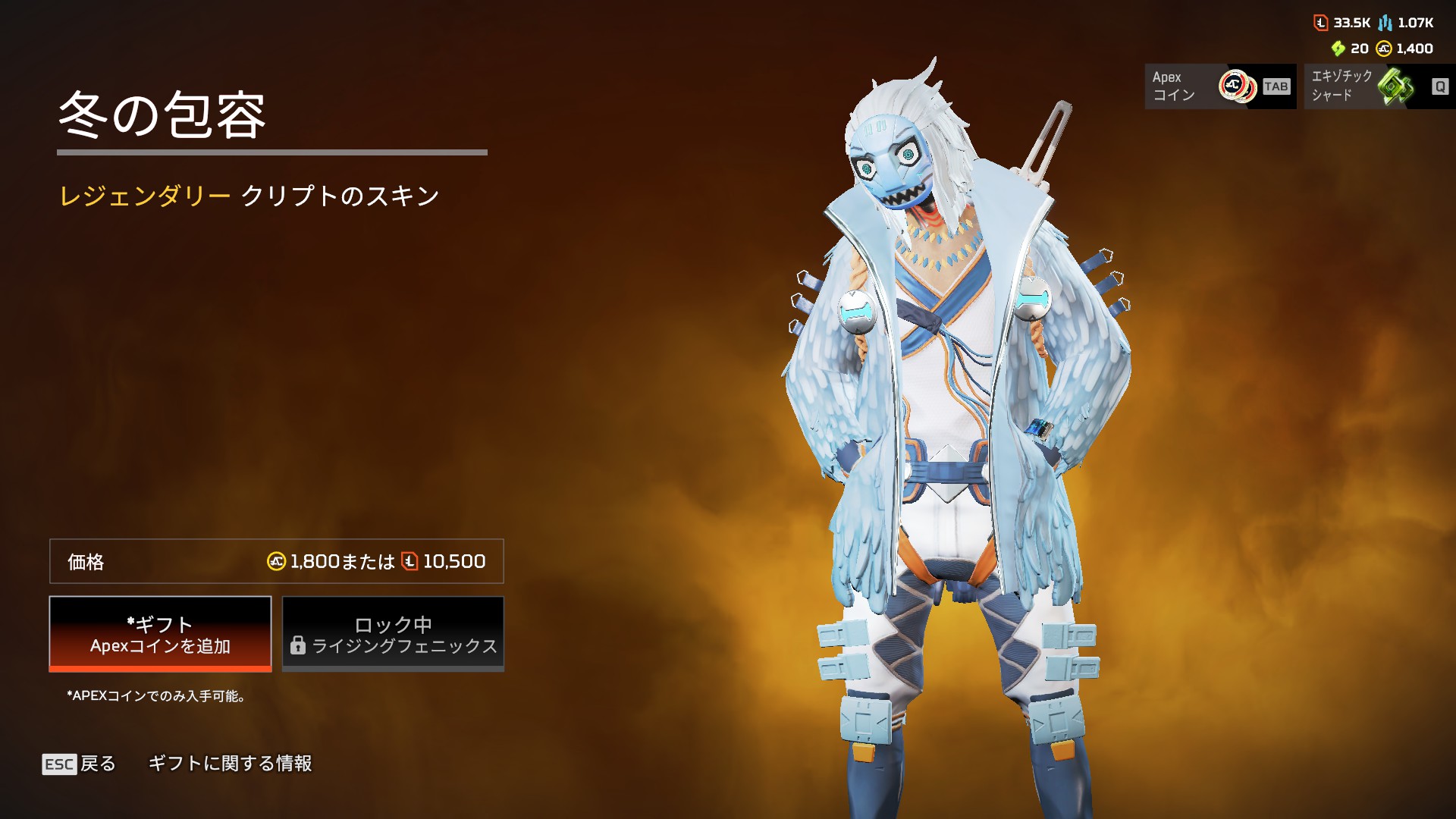1456x819 pixels.
Task: Select the locked ライジングフェニックス button
Action: [393, 634]
